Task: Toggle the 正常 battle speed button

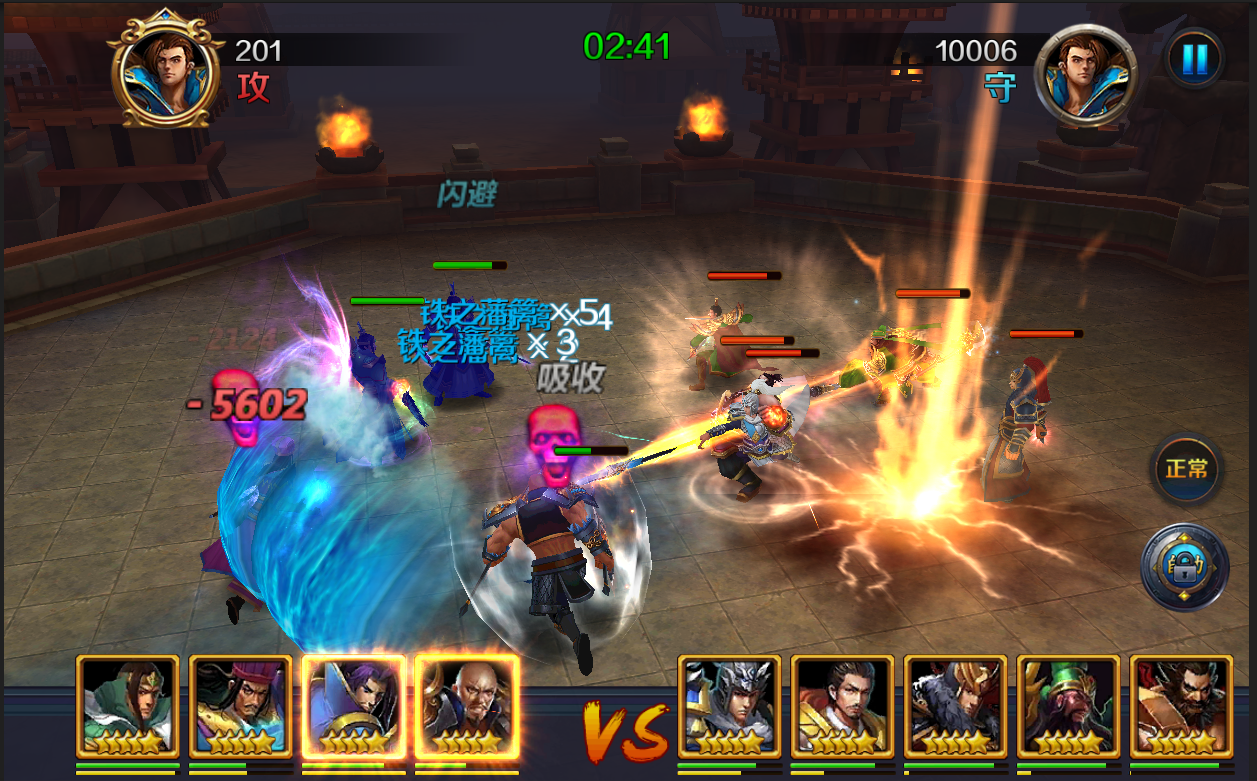Action: 1186,469
